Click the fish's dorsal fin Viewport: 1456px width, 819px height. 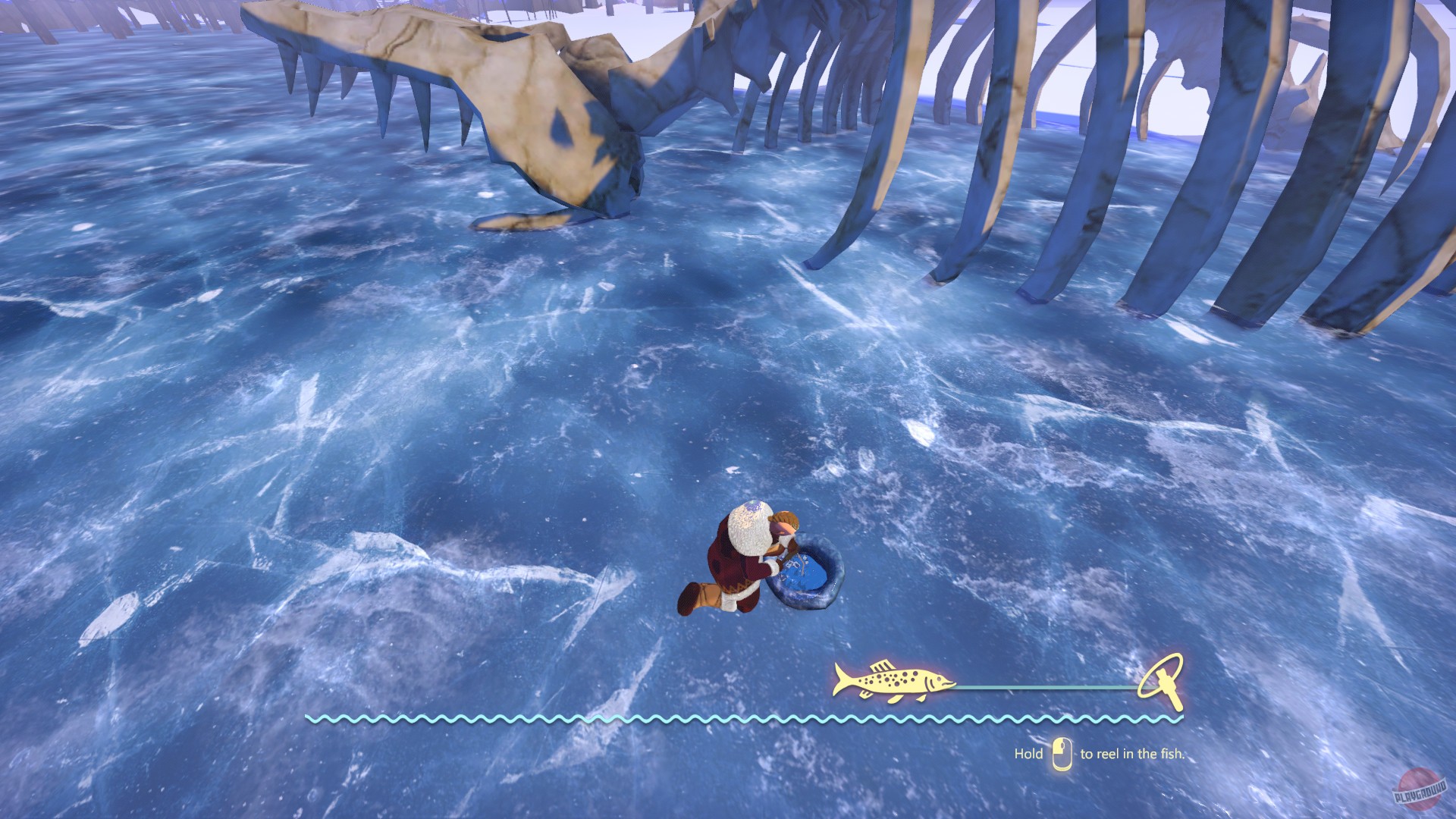tap(881, 665)
